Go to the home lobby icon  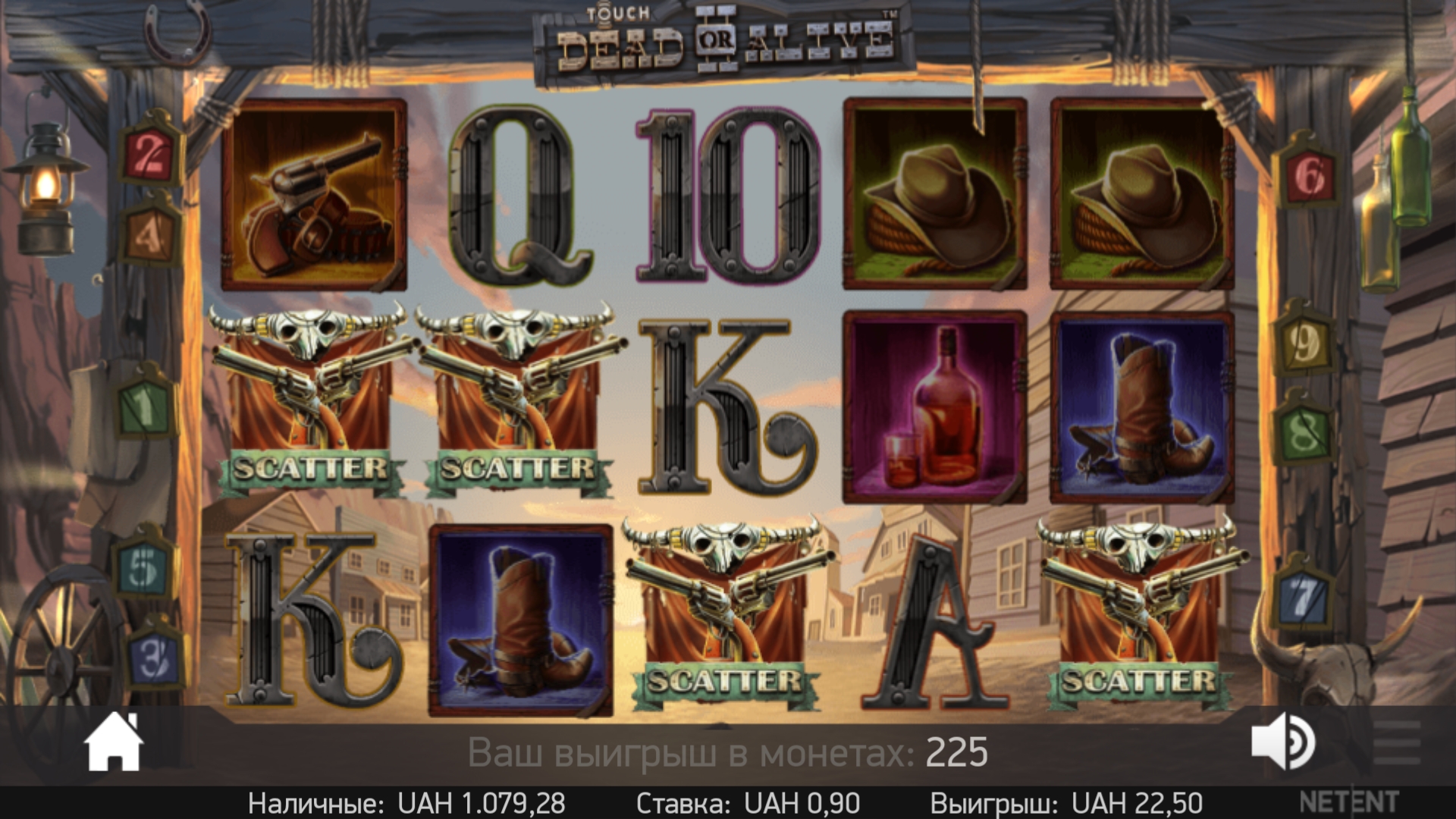coord(114,742)
